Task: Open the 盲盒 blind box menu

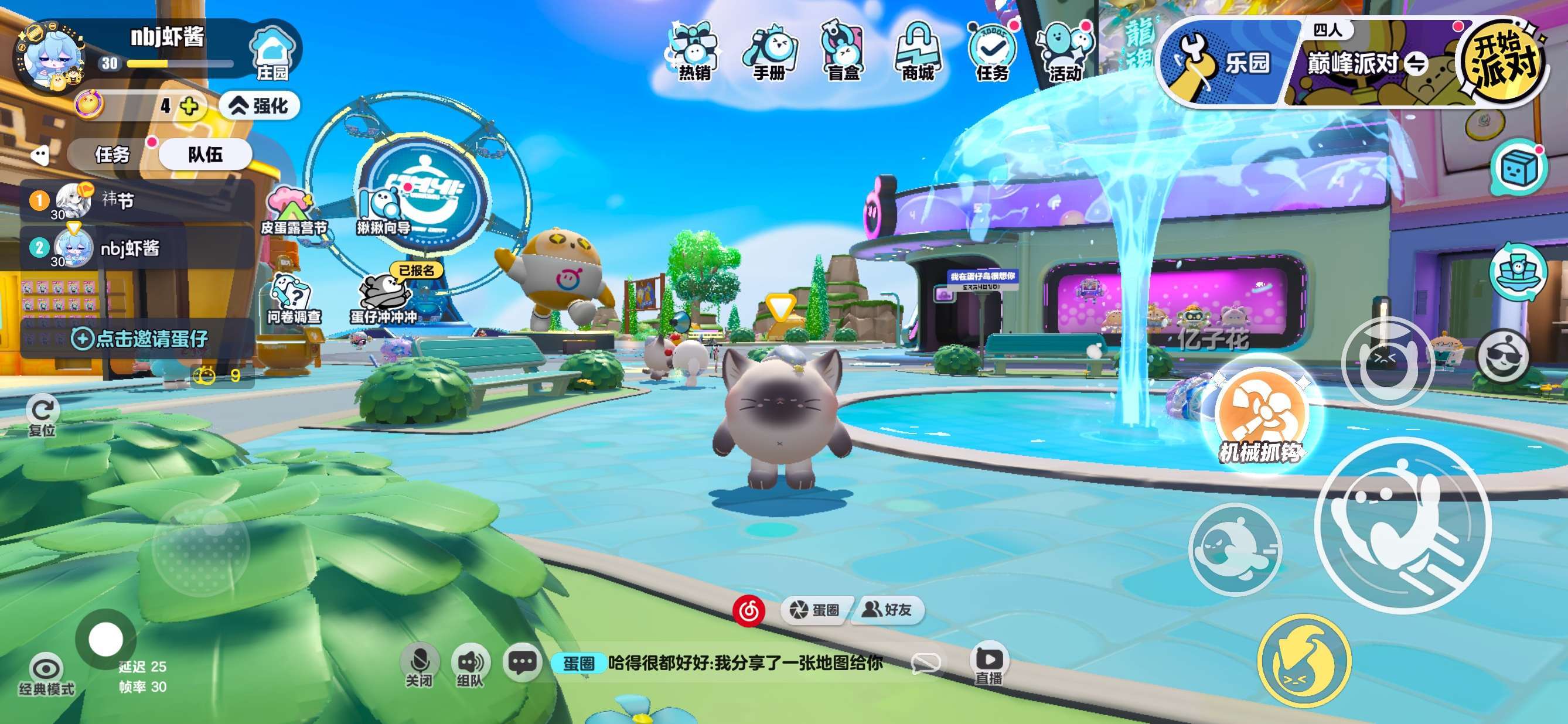Action: coord(844,52)
